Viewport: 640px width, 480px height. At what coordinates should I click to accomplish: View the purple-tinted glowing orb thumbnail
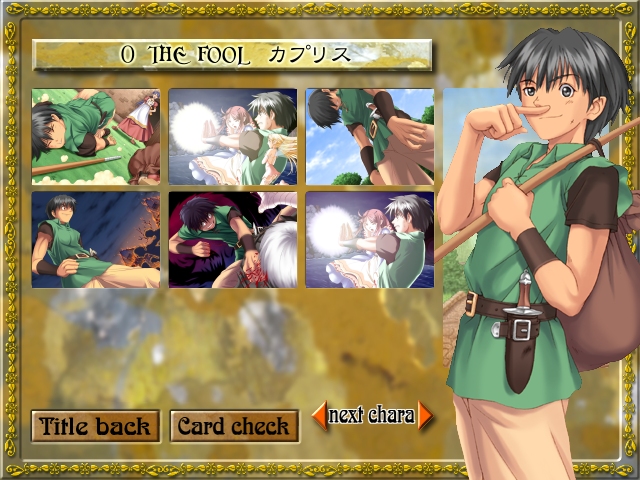370,240
